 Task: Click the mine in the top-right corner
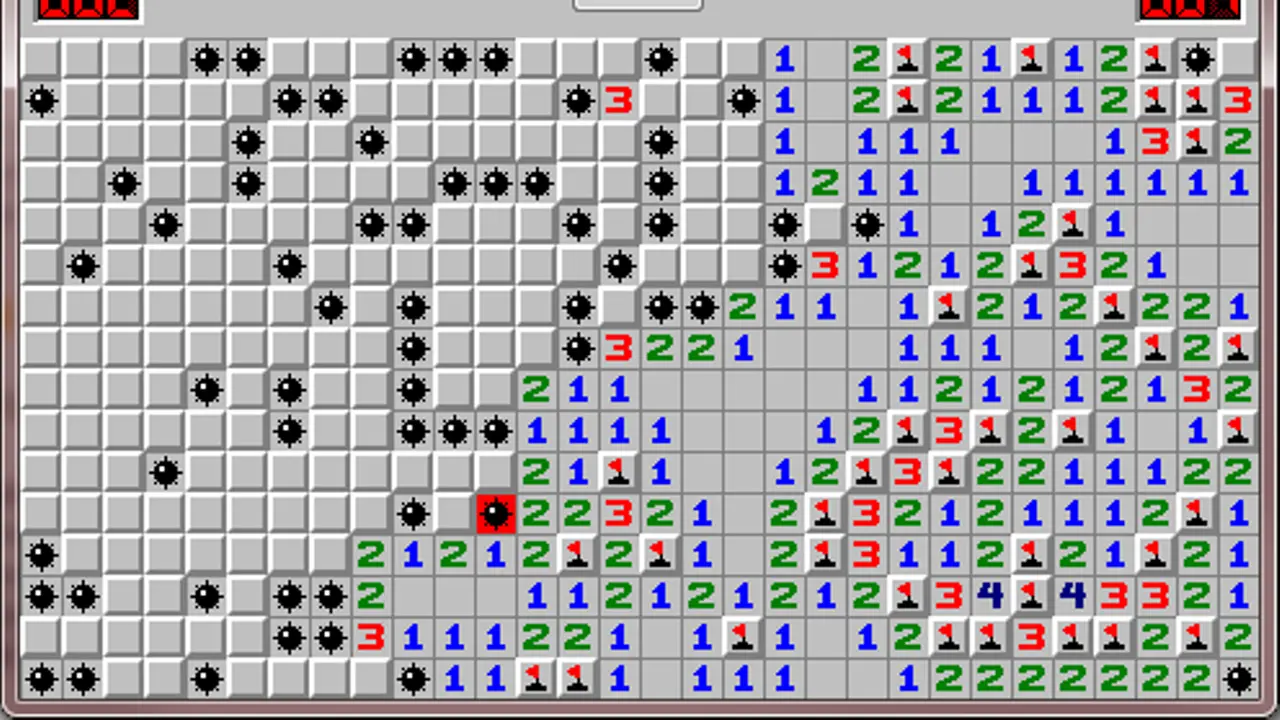(1197, 59)
